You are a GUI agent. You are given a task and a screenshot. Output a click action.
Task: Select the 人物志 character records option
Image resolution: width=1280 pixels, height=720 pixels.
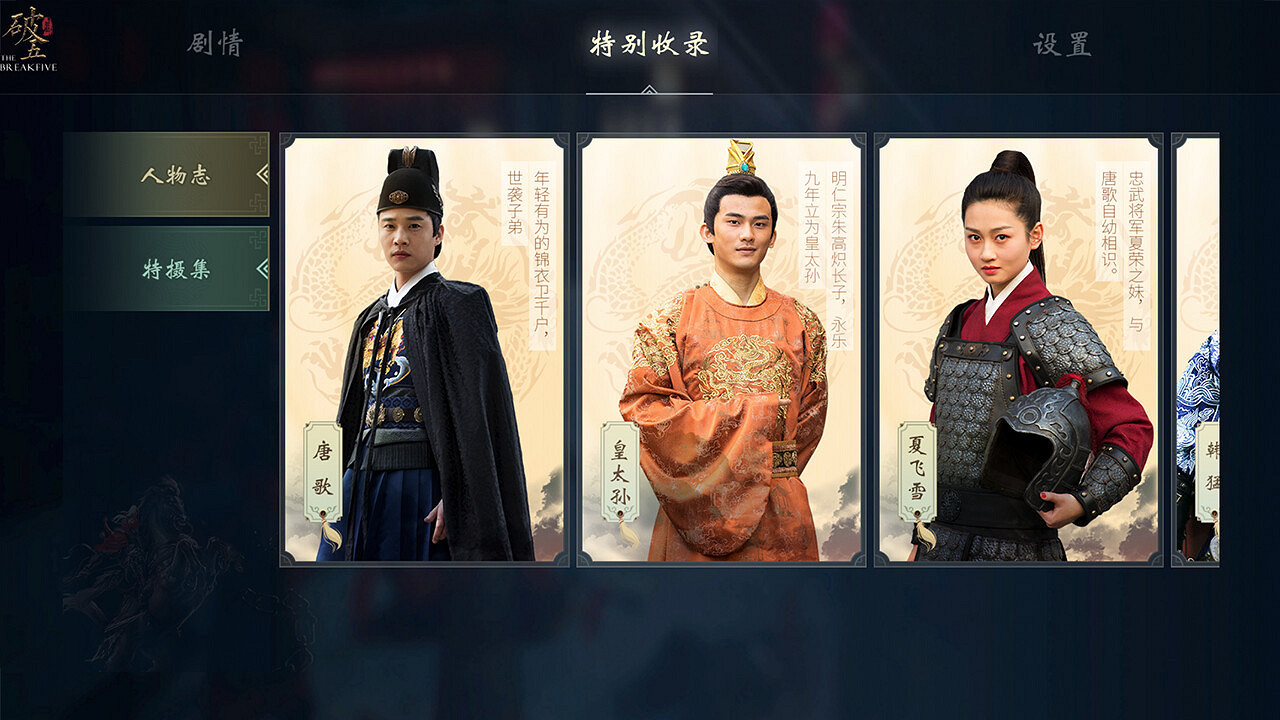tap(175, 175)
